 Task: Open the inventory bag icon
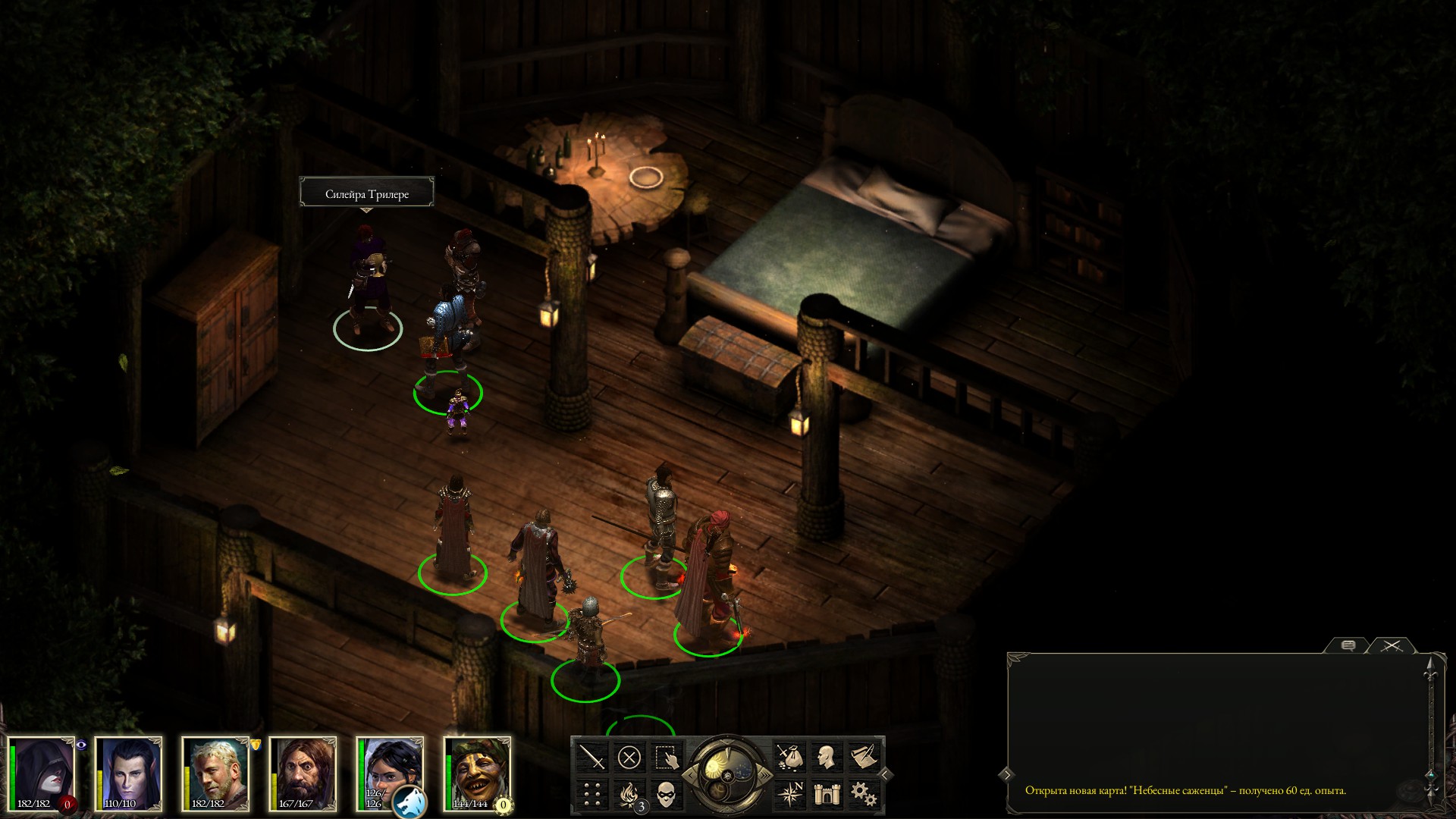(x=789, y=757)
